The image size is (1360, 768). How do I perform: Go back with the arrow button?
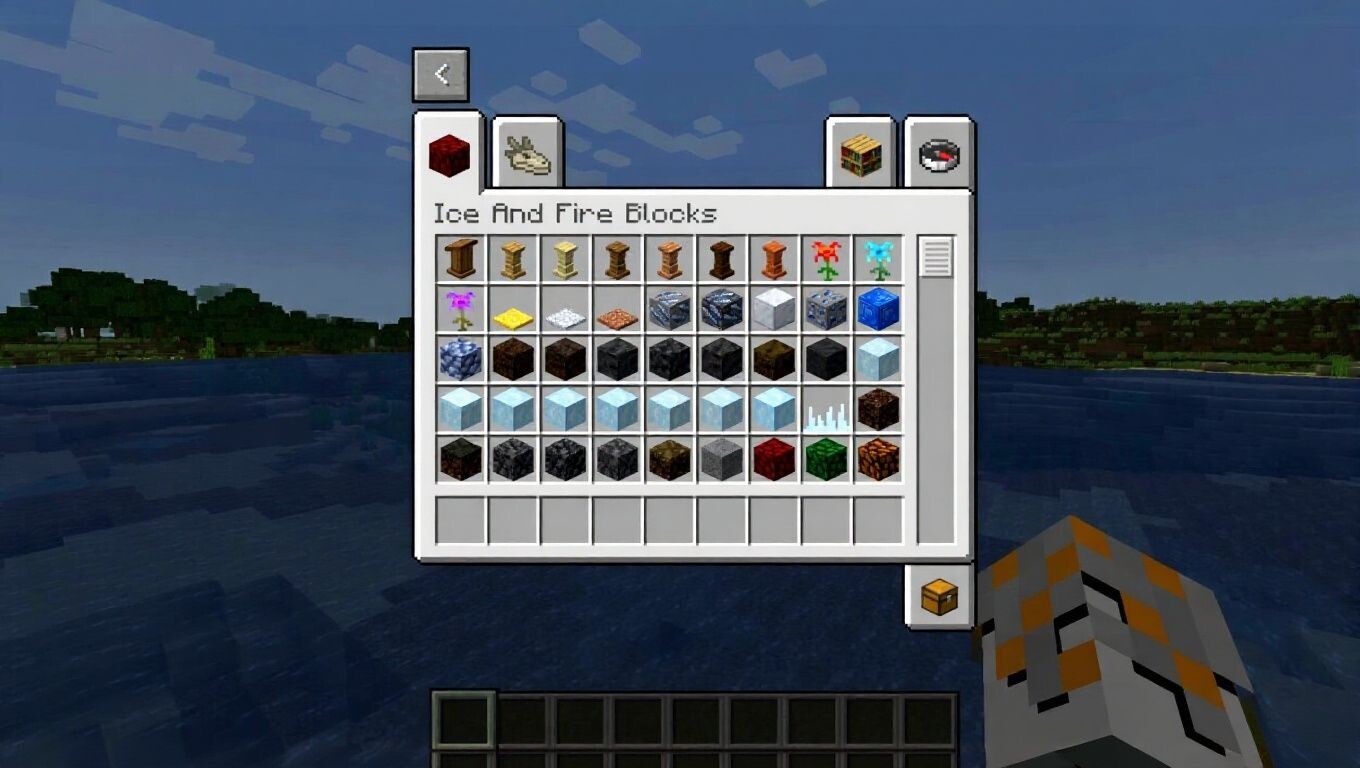(441, 75)
